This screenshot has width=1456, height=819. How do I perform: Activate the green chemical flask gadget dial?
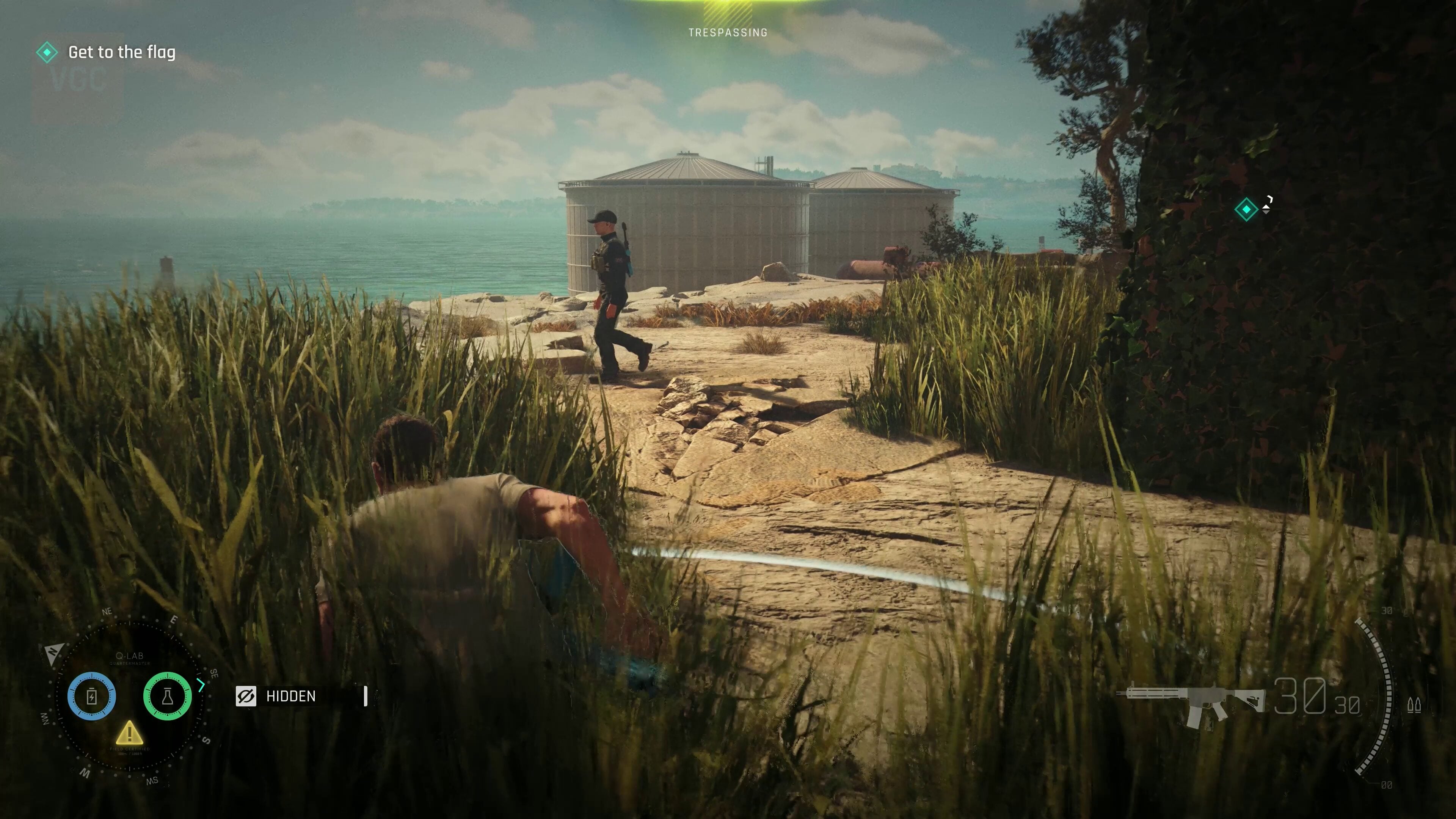tap(167, 696)
